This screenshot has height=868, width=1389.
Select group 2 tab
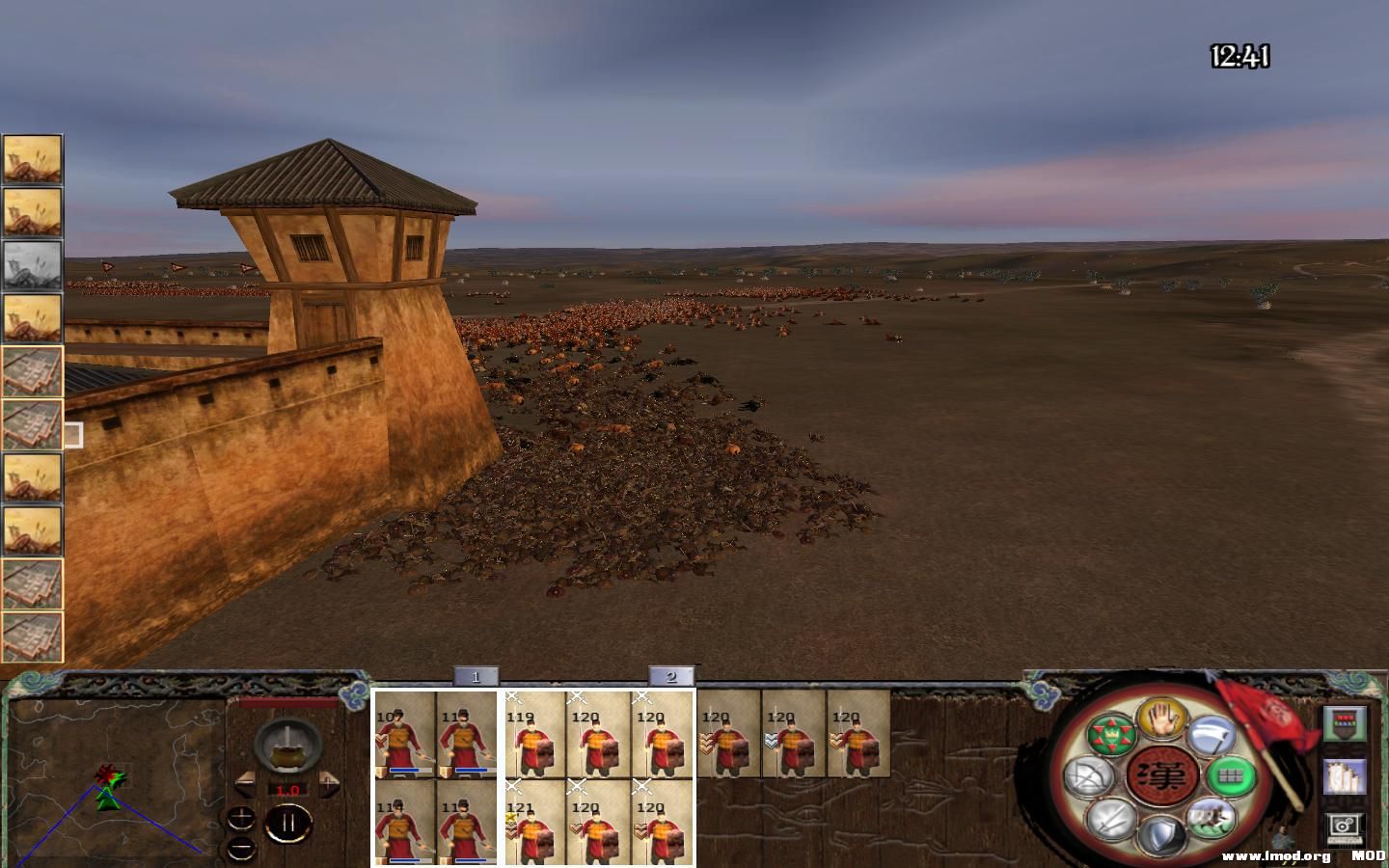(x=671, y=677)
